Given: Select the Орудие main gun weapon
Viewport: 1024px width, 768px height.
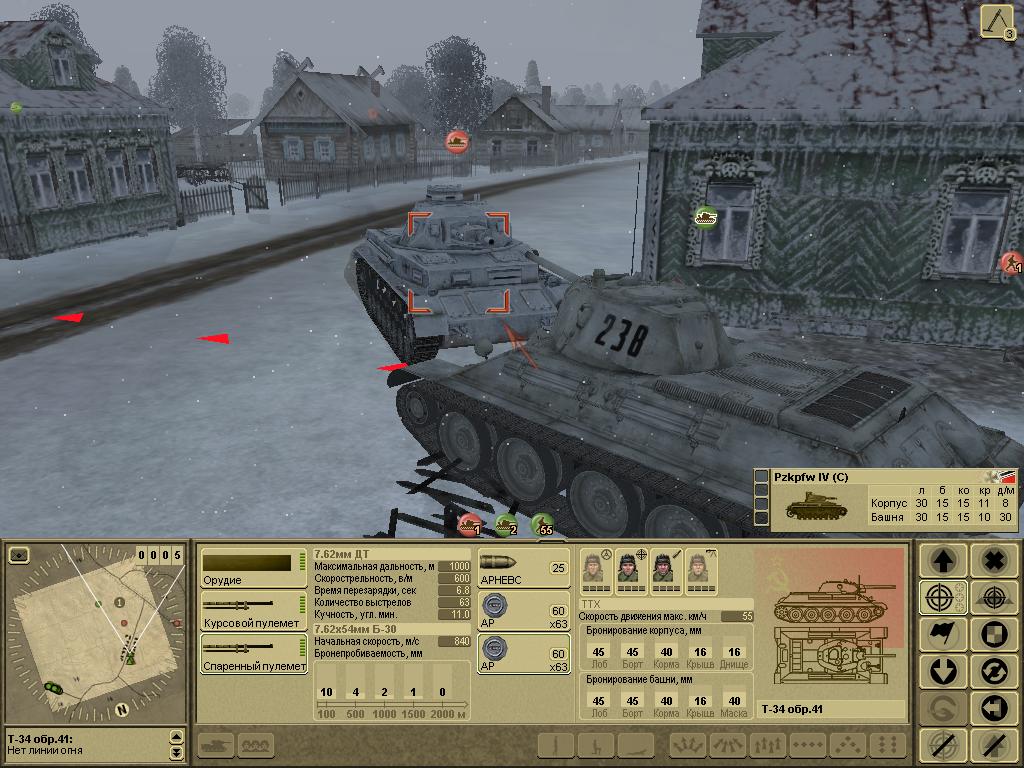Looking at the screenshot, I should pos(252,567).
